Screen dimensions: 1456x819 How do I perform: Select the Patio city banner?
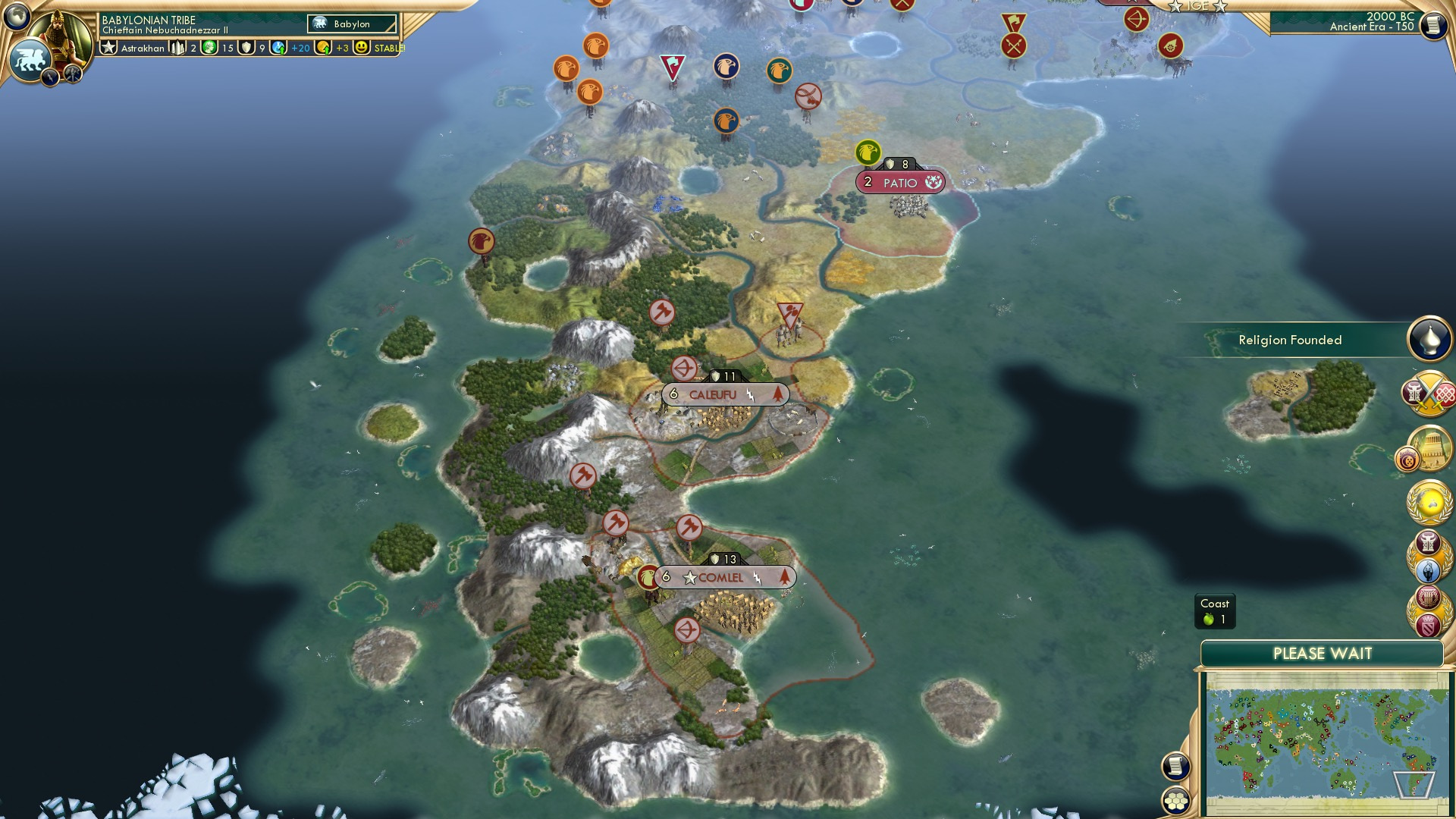899,182
